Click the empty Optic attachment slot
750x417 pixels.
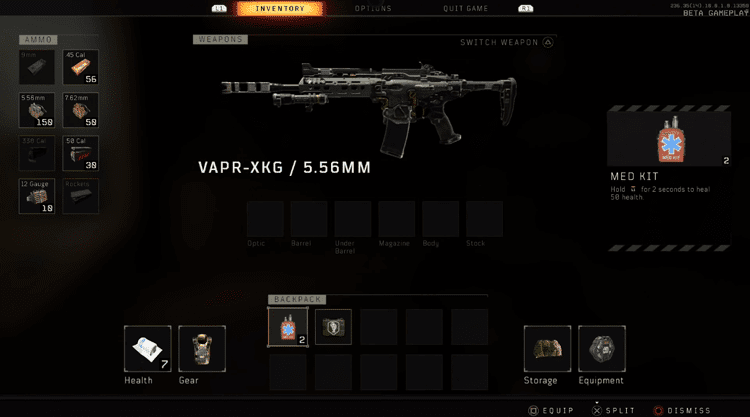pyautogui.click(x=265, y=219)
